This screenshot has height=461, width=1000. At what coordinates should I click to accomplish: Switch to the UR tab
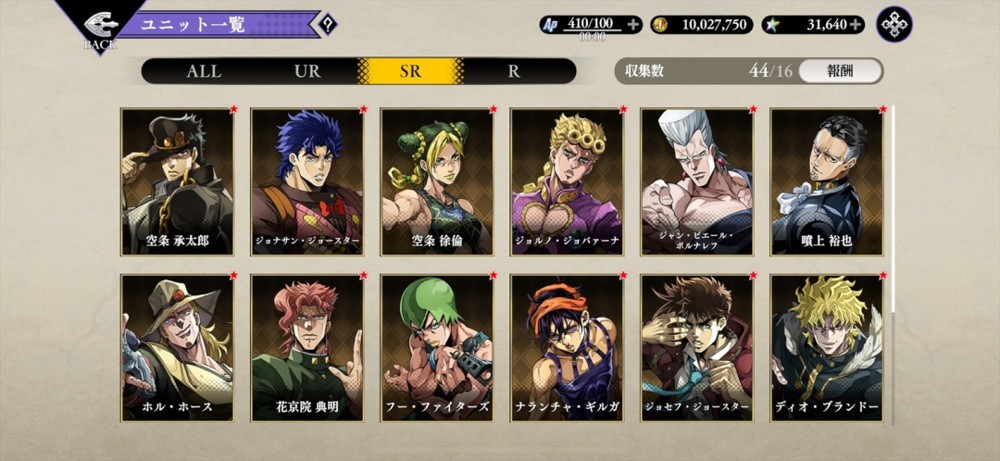tap(307, 71)
